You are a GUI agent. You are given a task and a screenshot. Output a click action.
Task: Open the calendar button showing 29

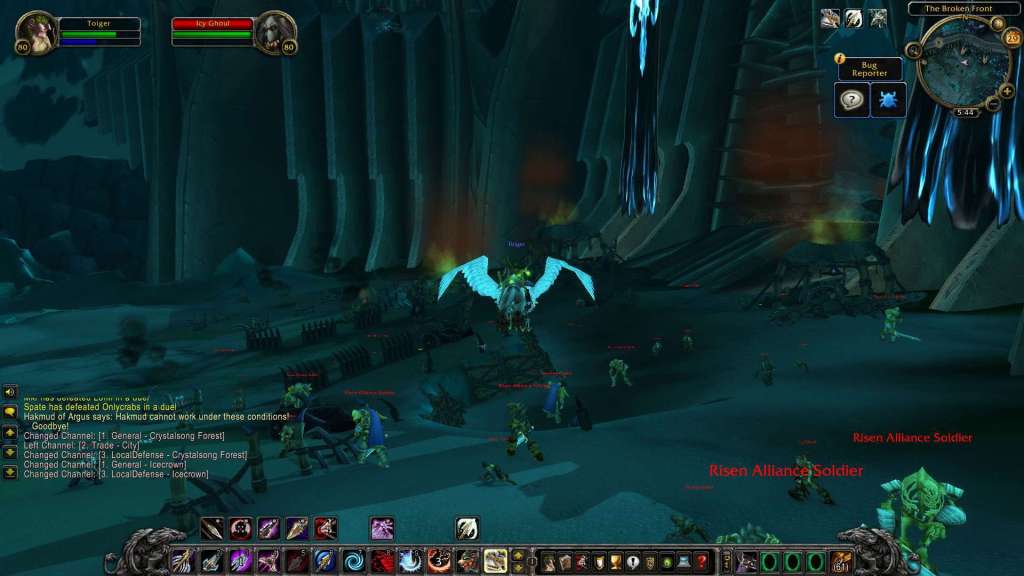pyautogui.click(x=1012, y=38)
